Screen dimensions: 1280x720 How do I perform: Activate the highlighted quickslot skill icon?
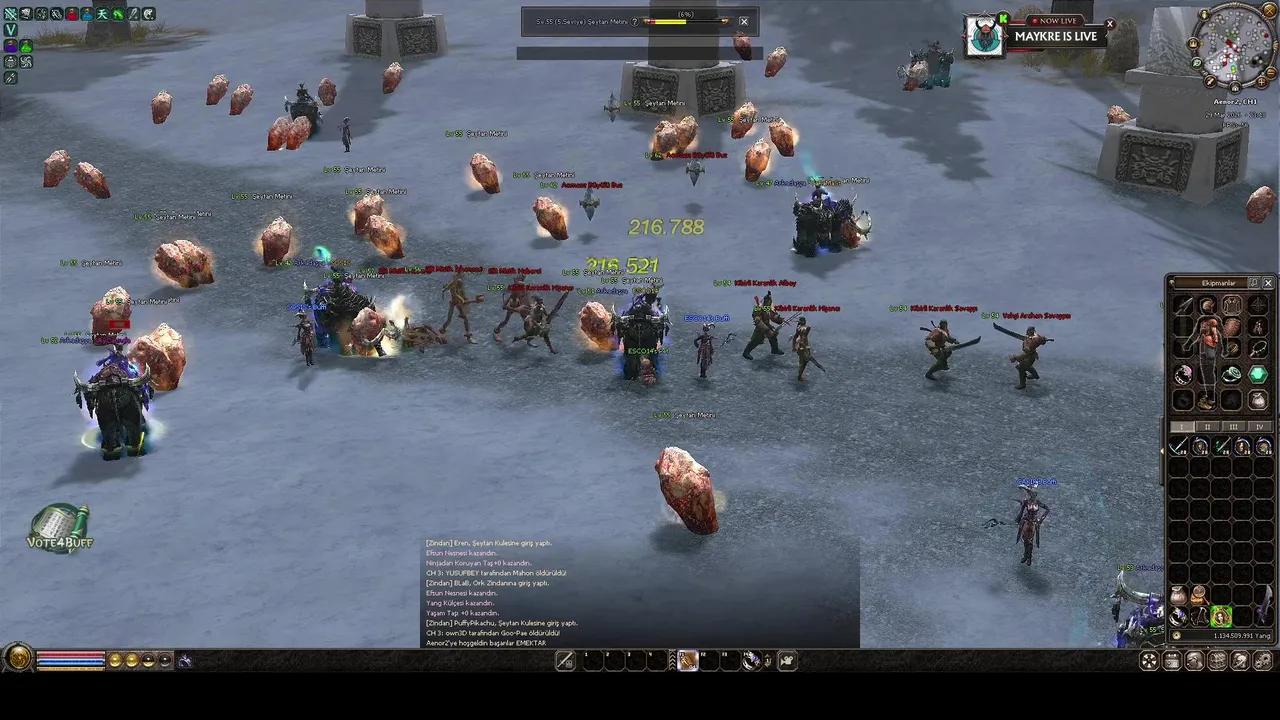pyautogui.click(x=687, y=660)
